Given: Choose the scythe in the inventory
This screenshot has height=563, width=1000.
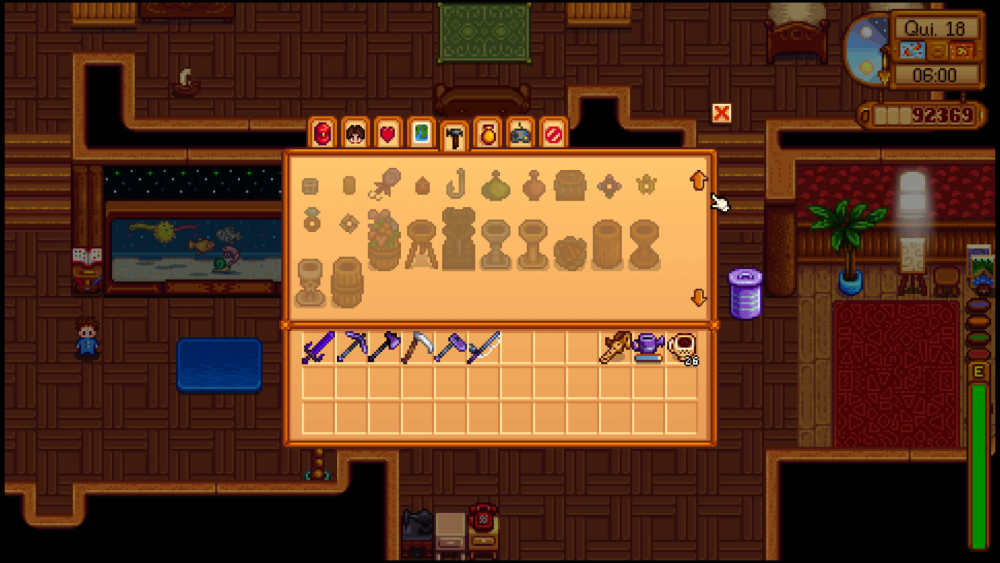Looking at the screenshot, I should pyautogui.click(x=417, y=346).
